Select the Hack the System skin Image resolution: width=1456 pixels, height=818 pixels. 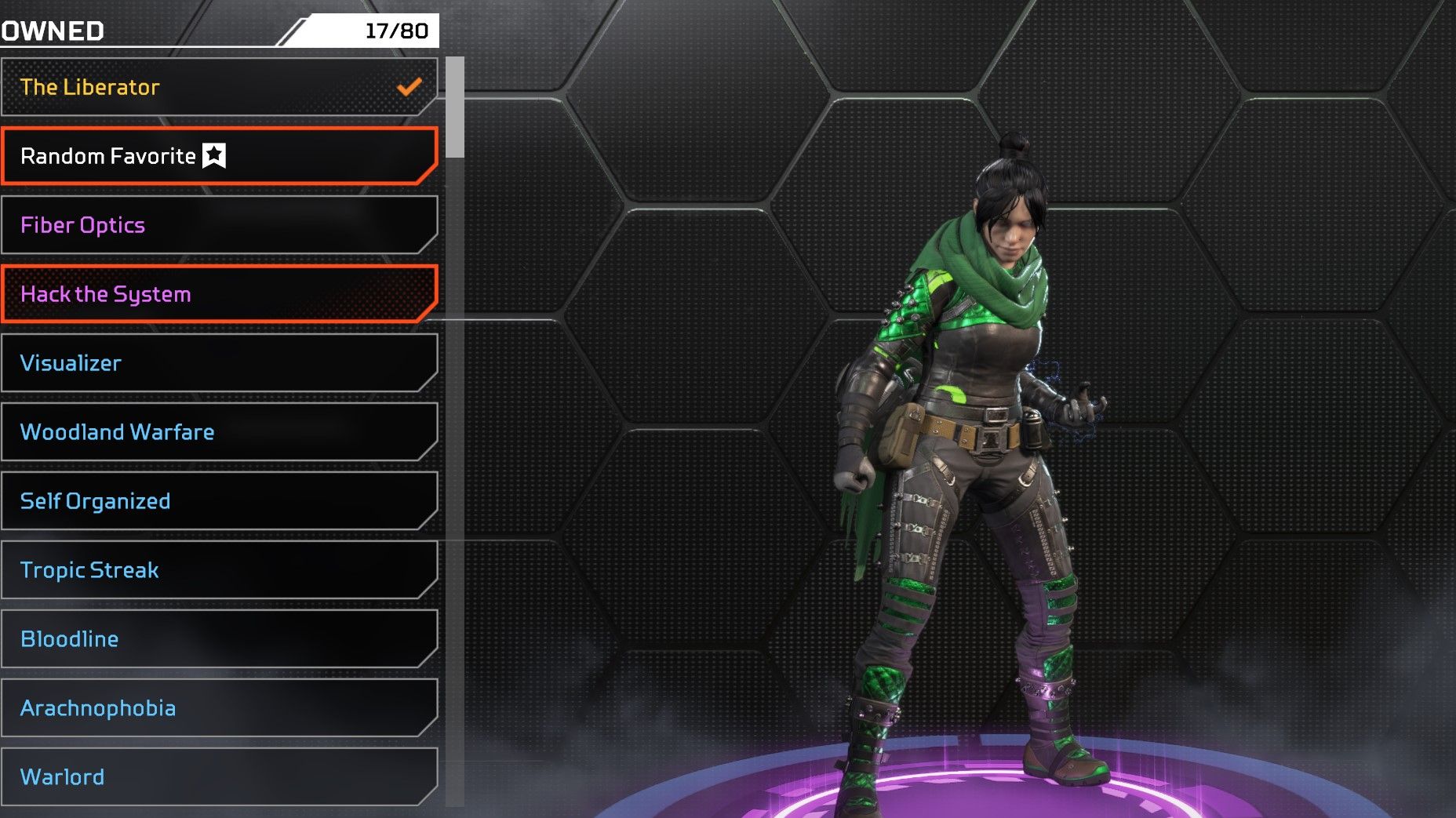click(x=218, y=294)
